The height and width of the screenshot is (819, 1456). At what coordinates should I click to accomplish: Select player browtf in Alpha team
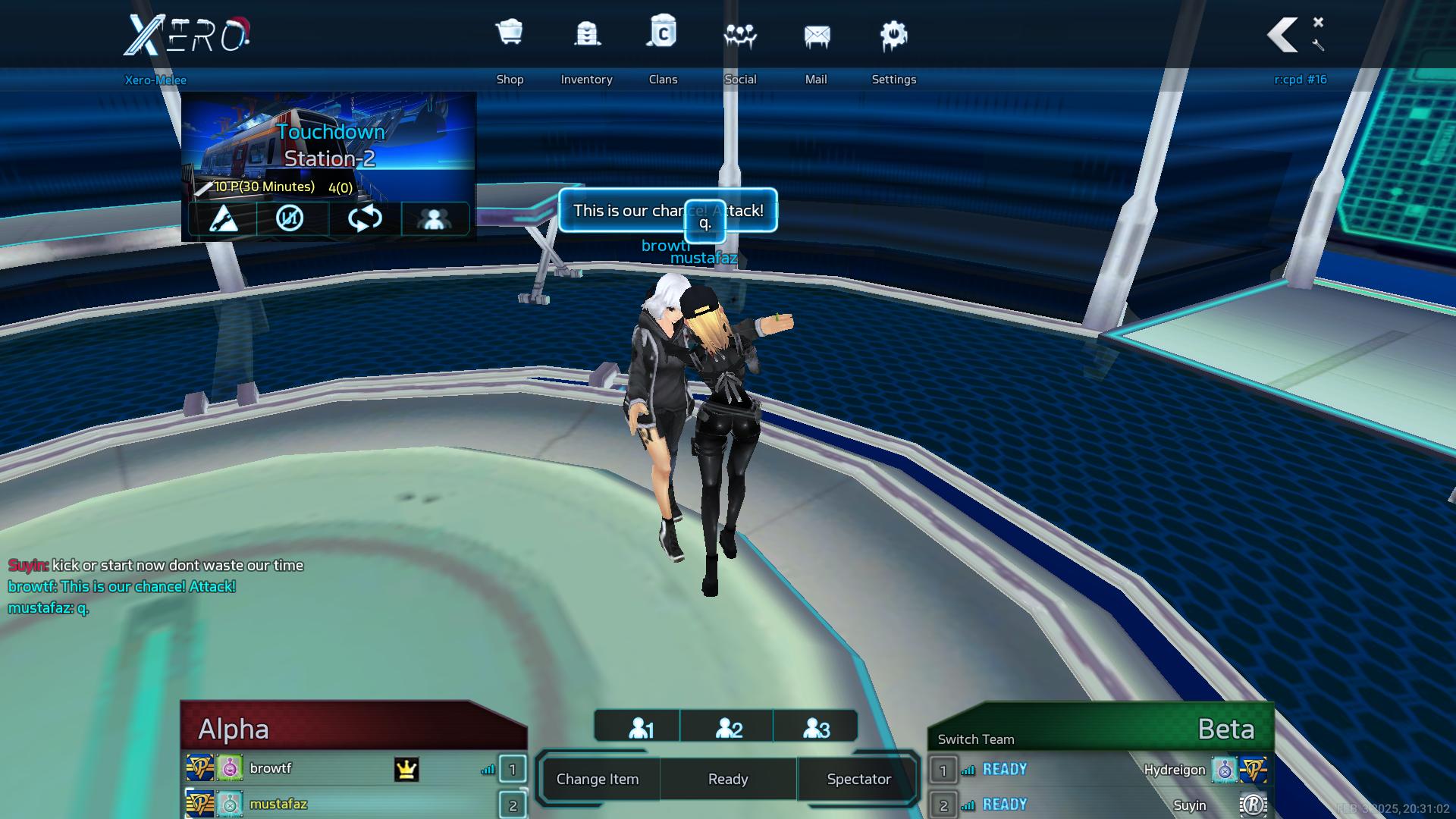[271, 768]
